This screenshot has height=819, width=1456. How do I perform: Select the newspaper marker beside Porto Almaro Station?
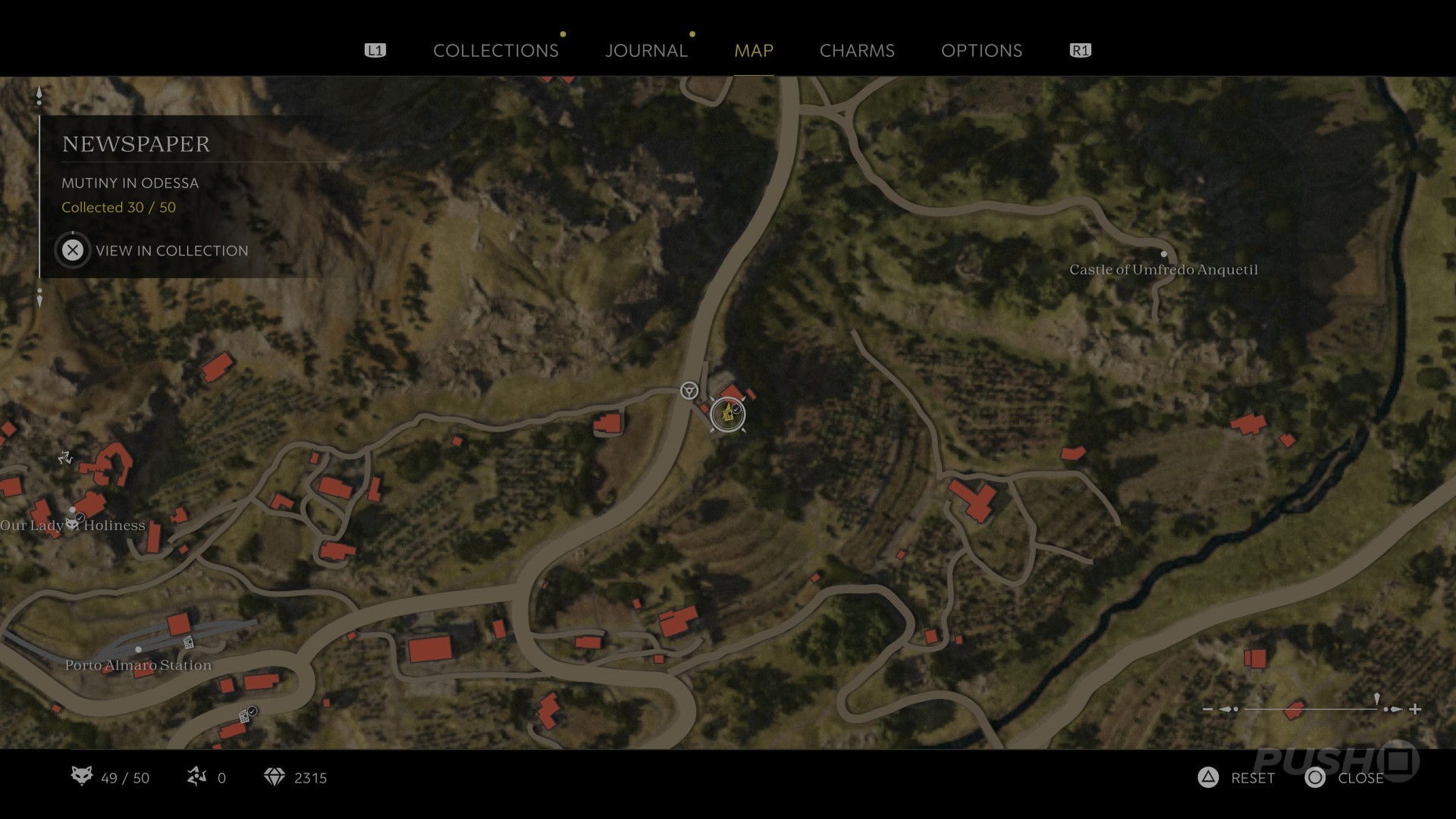point(188,643)
